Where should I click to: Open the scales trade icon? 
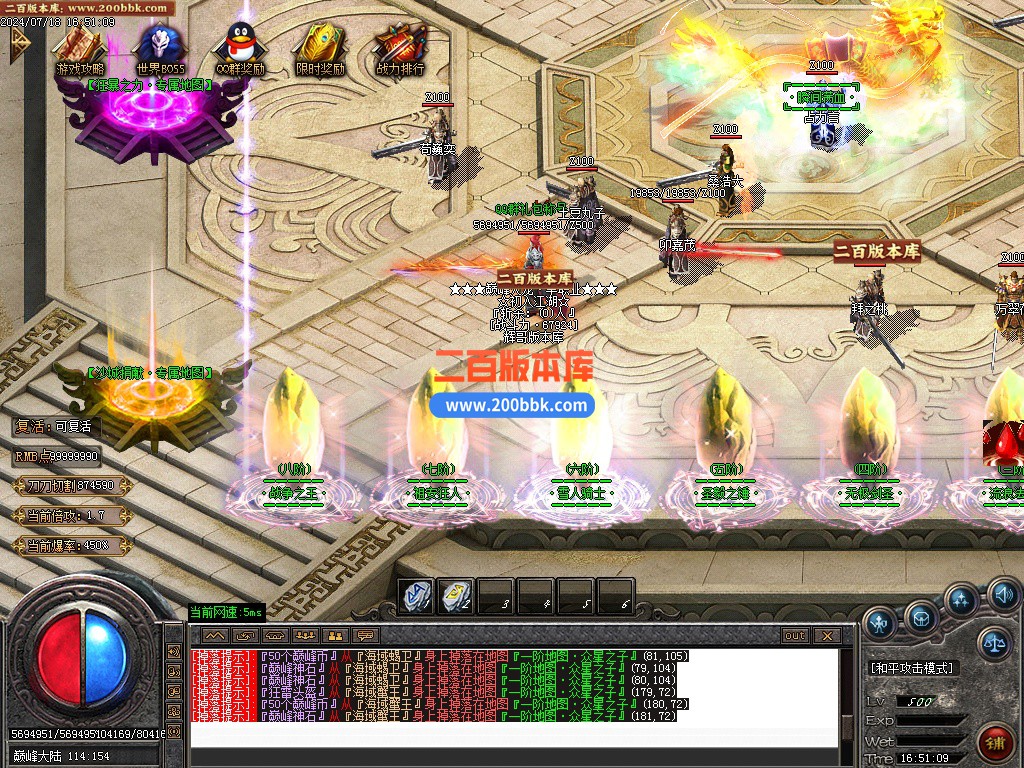click(x=994, y=643)
